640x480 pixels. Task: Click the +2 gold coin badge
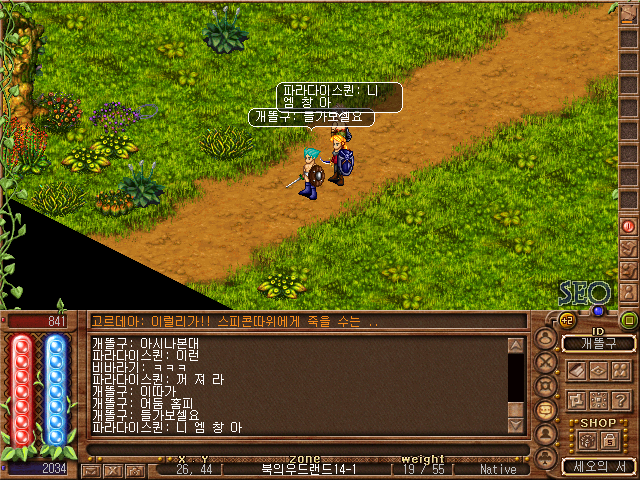coord(566,321)
